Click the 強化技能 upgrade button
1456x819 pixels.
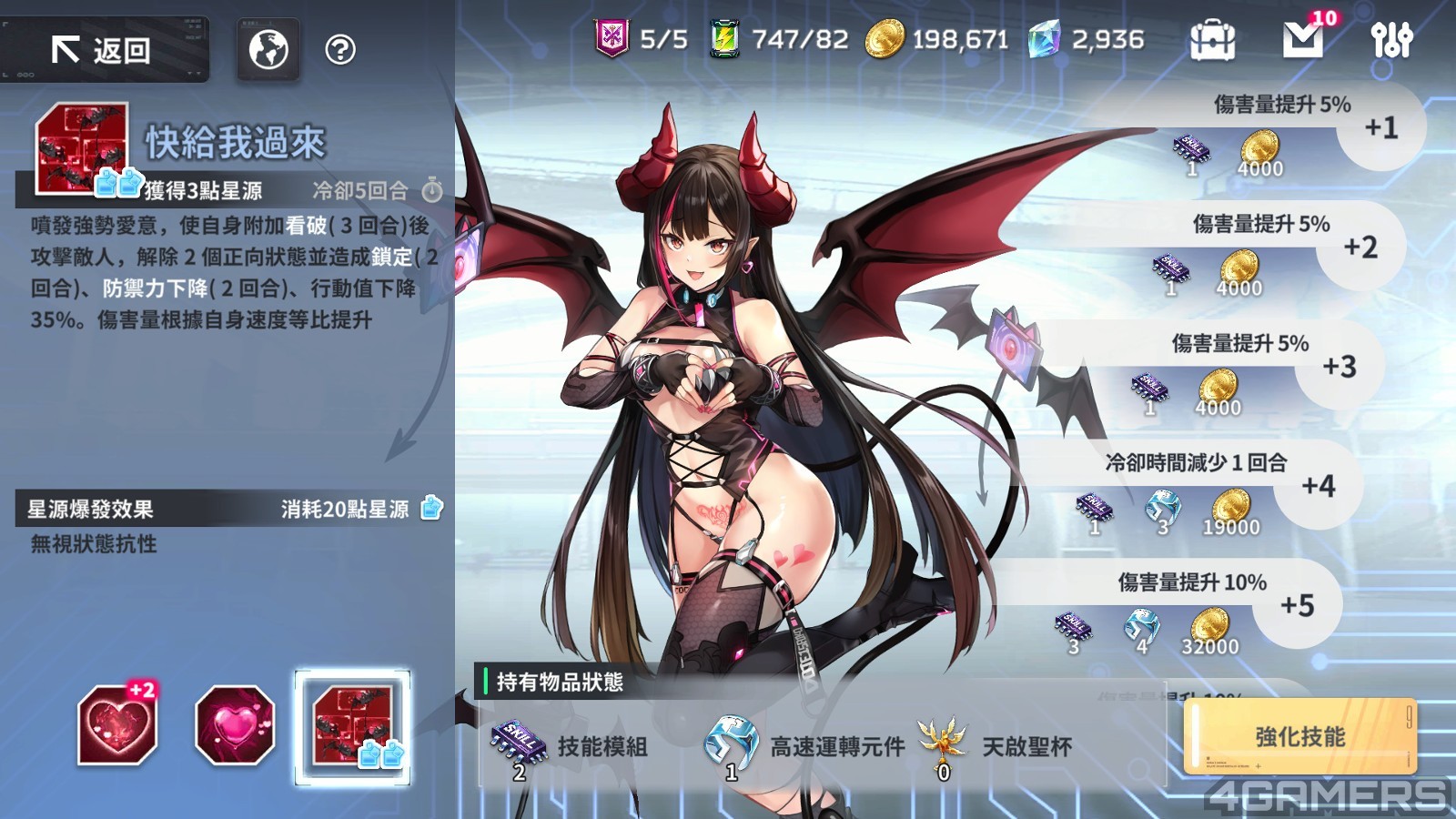click(1299, 736)
